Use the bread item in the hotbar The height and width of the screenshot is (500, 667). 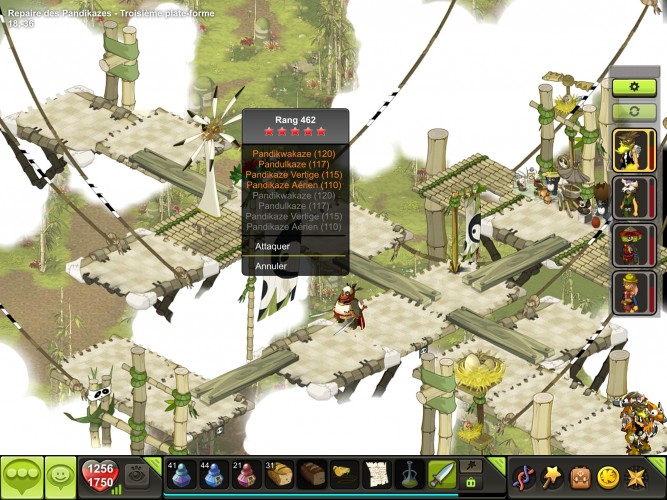[x=281, y=475]
